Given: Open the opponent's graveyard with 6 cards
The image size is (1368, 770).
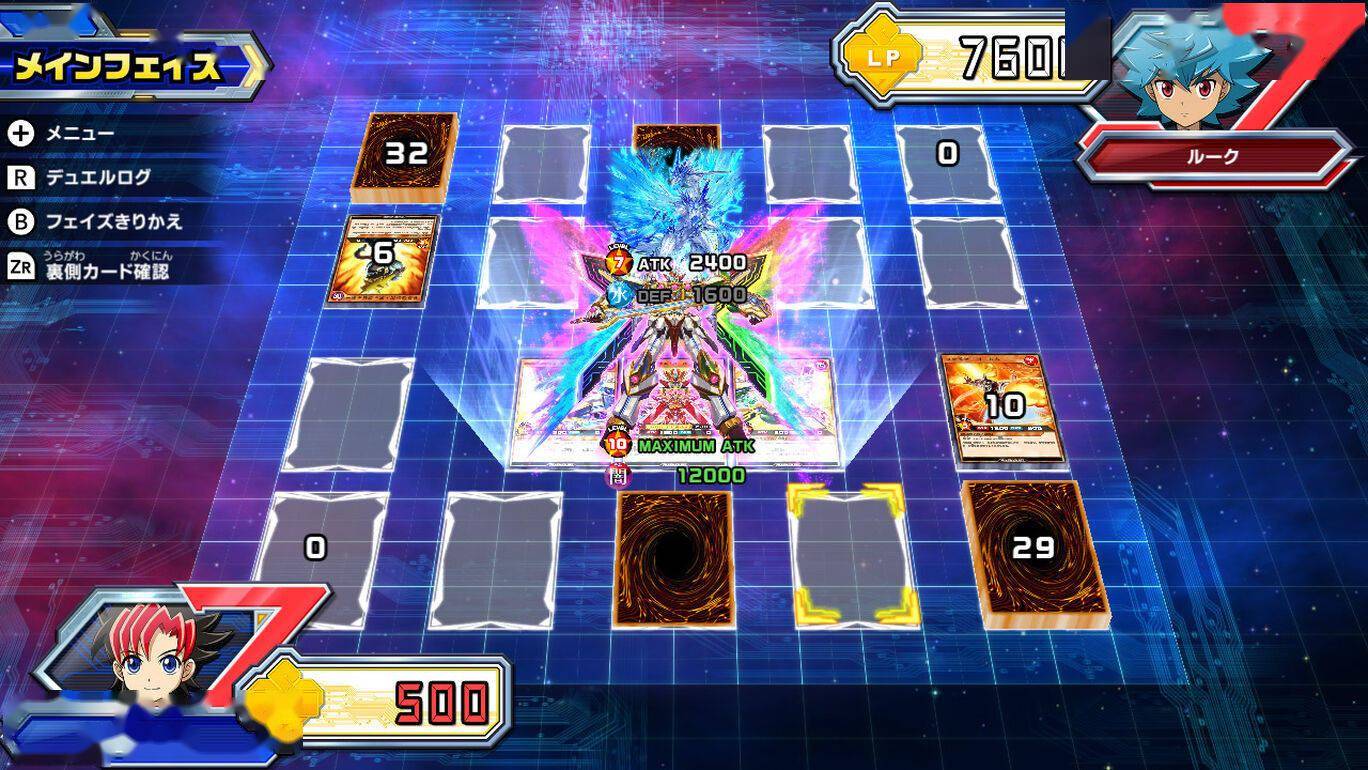Looking at the screenshot, I should coord(383,257).
